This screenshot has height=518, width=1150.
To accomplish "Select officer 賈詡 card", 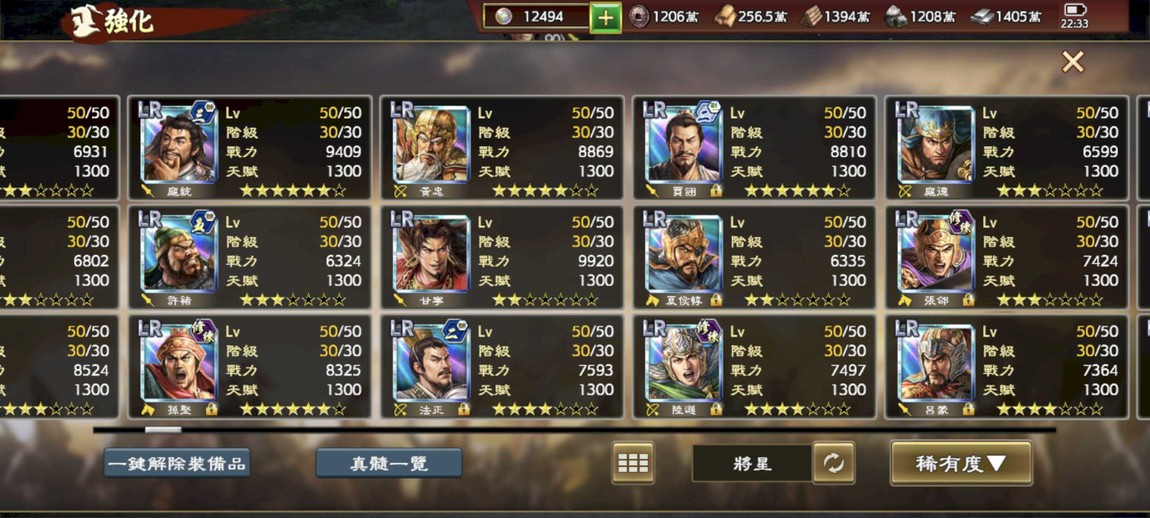I will click(754, 147).
